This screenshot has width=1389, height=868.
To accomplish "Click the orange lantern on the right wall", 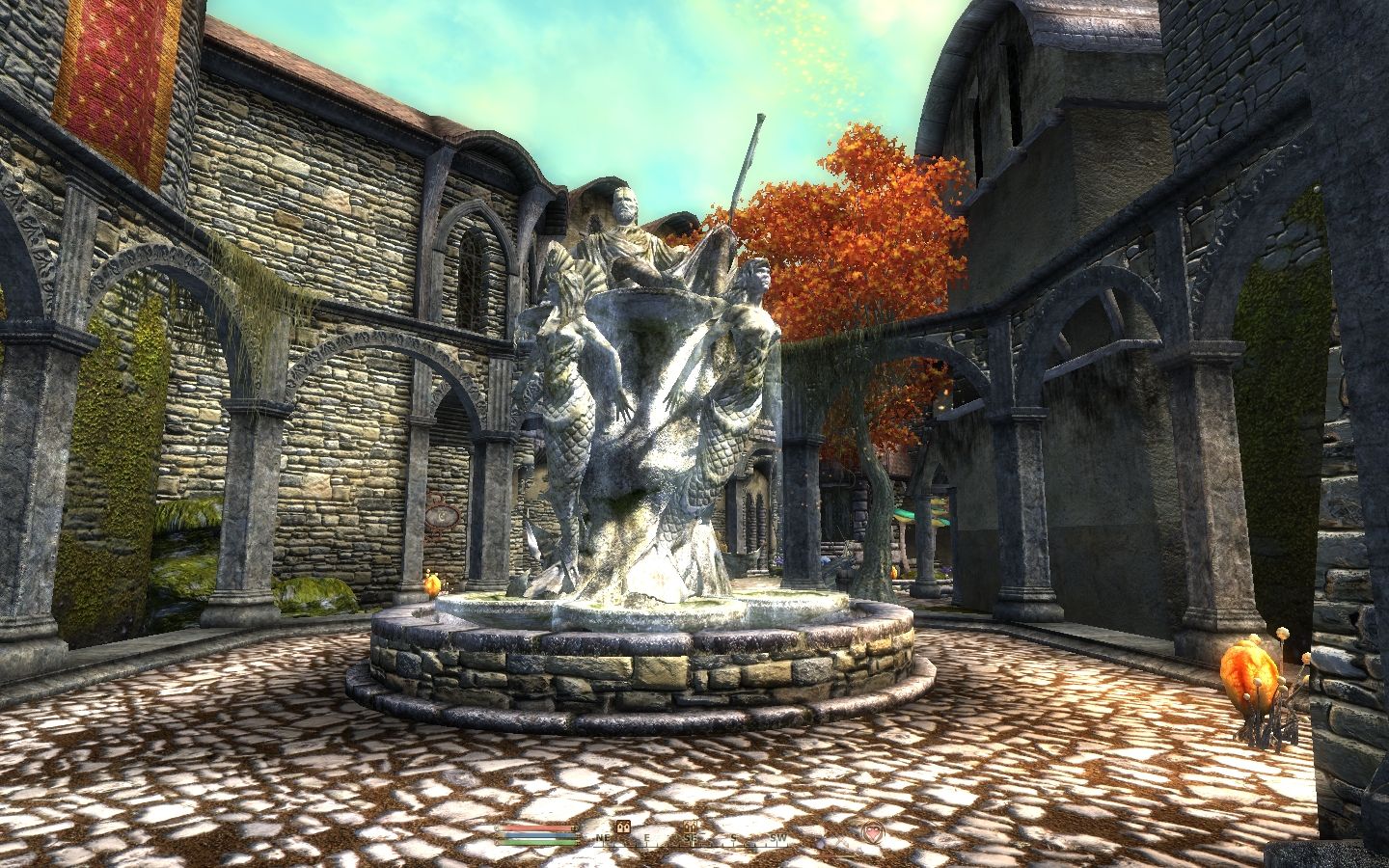I will tap(1248, 677).
